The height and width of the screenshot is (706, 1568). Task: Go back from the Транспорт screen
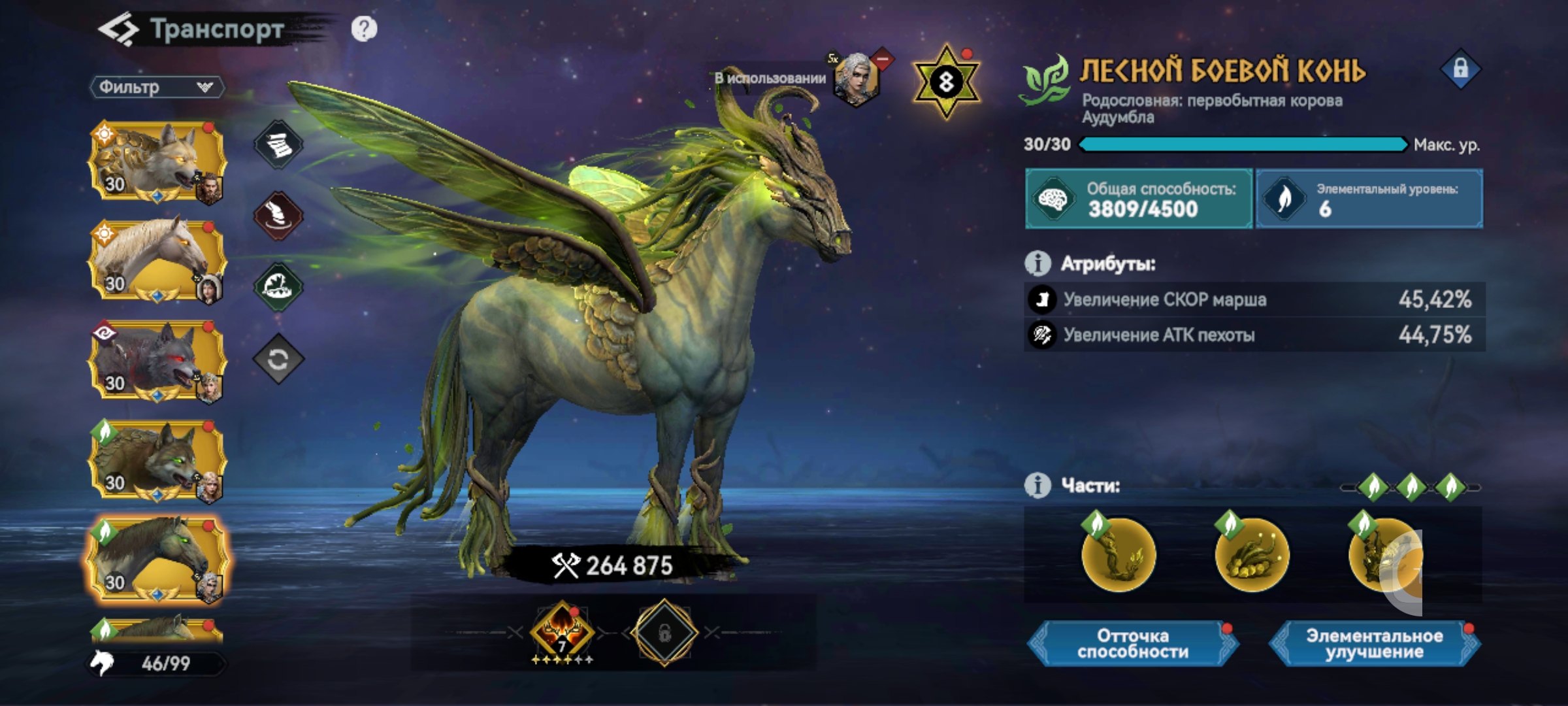(x=118, y=30)
